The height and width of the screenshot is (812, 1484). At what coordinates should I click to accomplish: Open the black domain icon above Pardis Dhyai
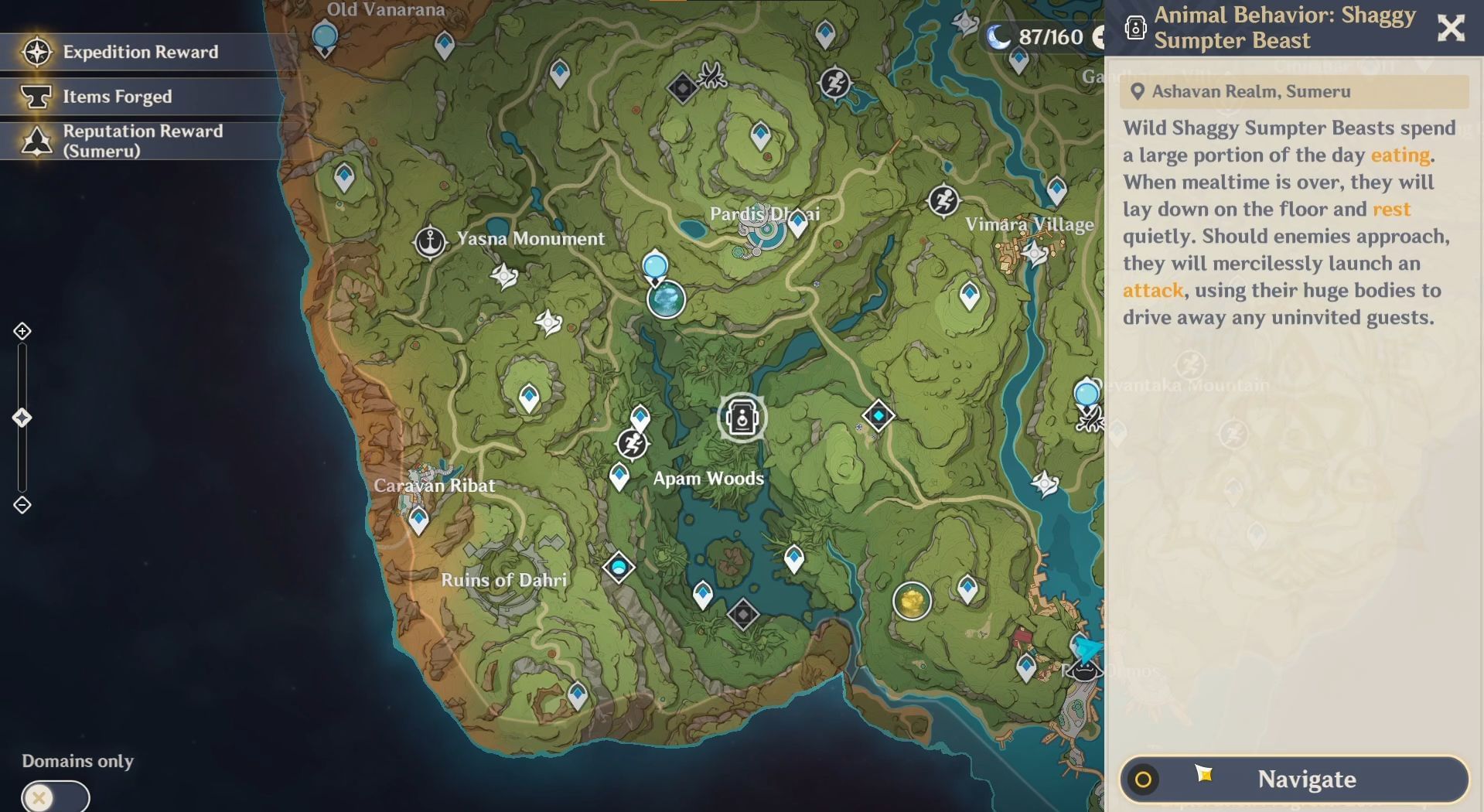pyautogui.click(x=681, y=87)
